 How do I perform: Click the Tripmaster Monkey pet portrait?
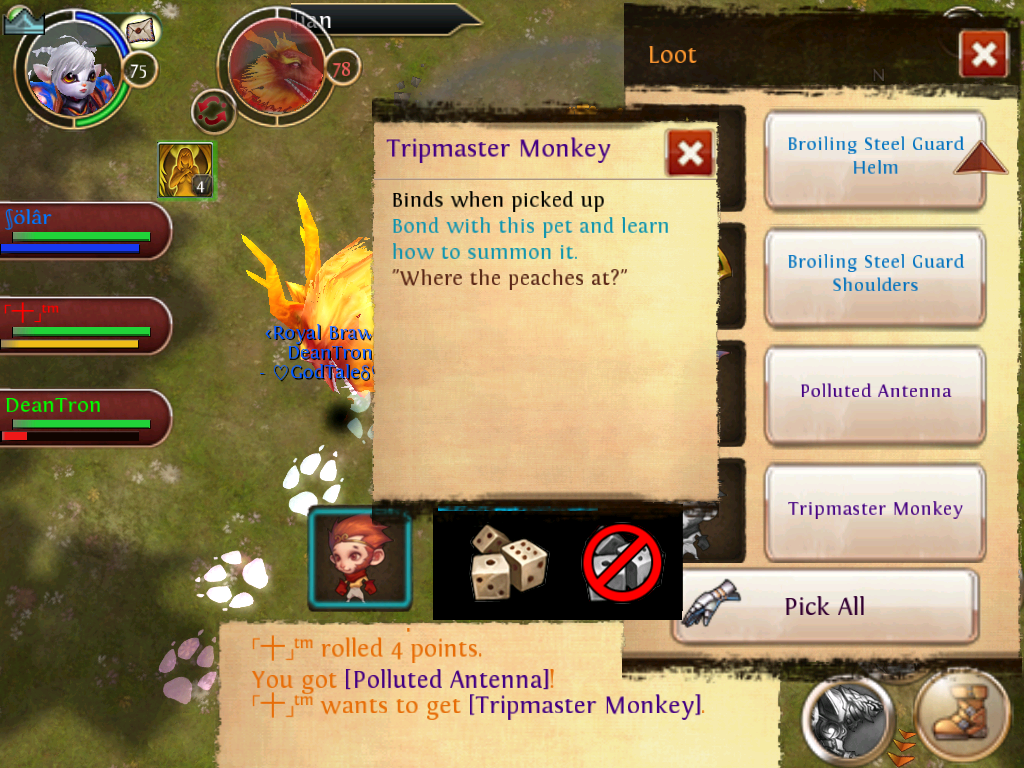(x=360, y=558)
